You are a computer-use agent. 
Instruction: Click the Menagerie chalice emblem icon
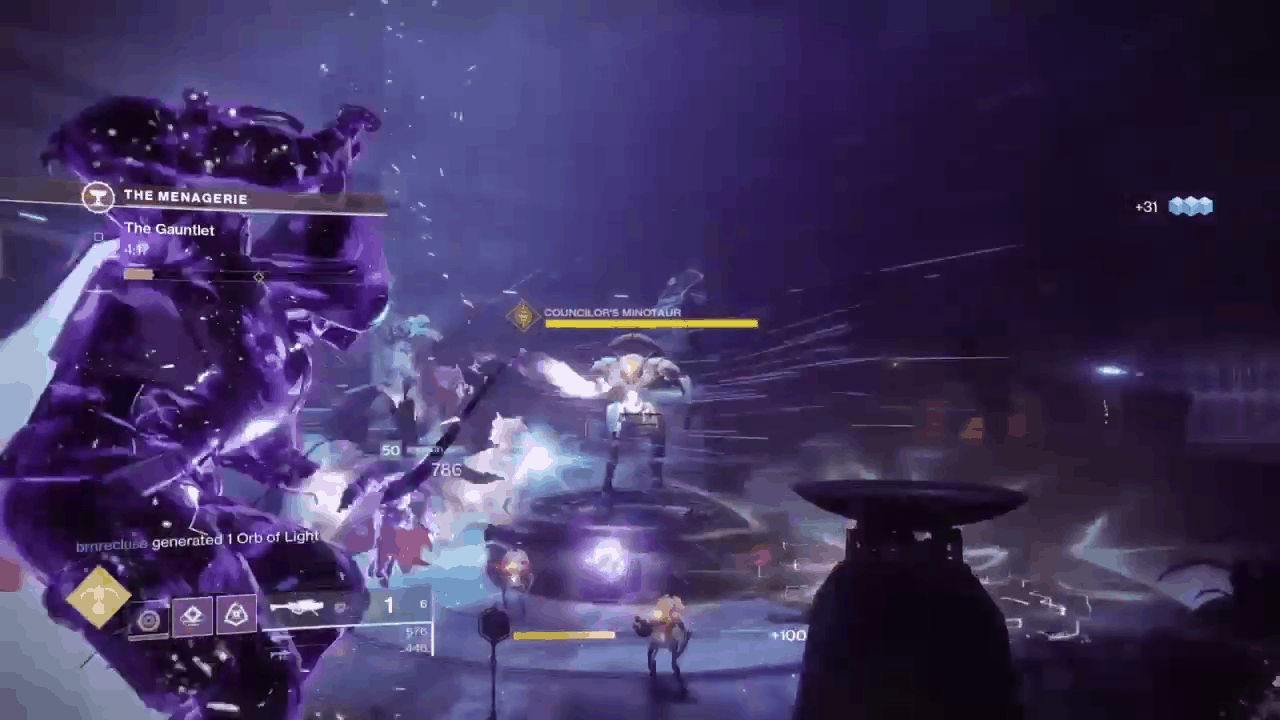97,196
